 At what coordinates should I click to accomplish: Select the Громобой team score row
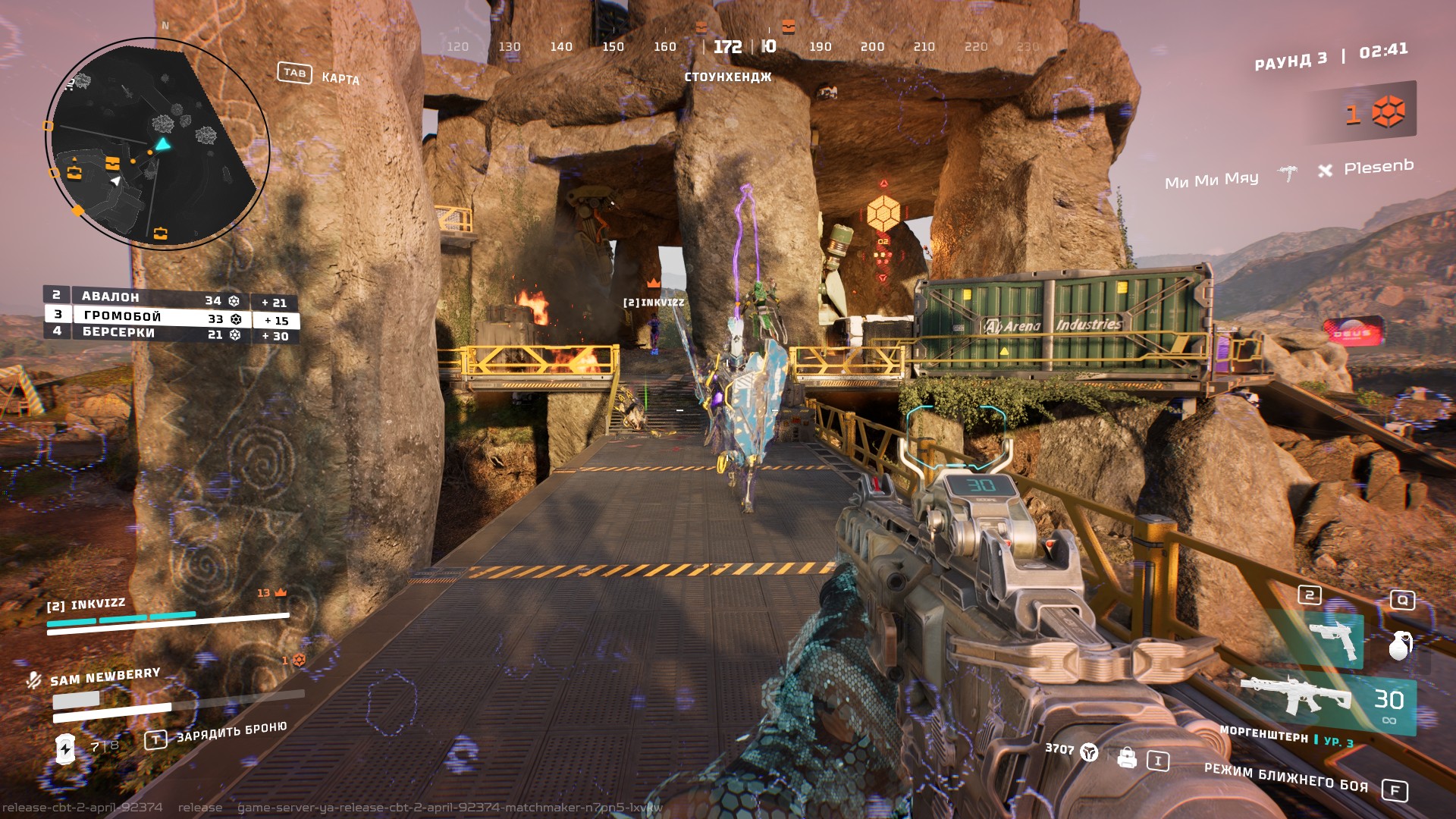pyautogui.click(x=171, y=317)
